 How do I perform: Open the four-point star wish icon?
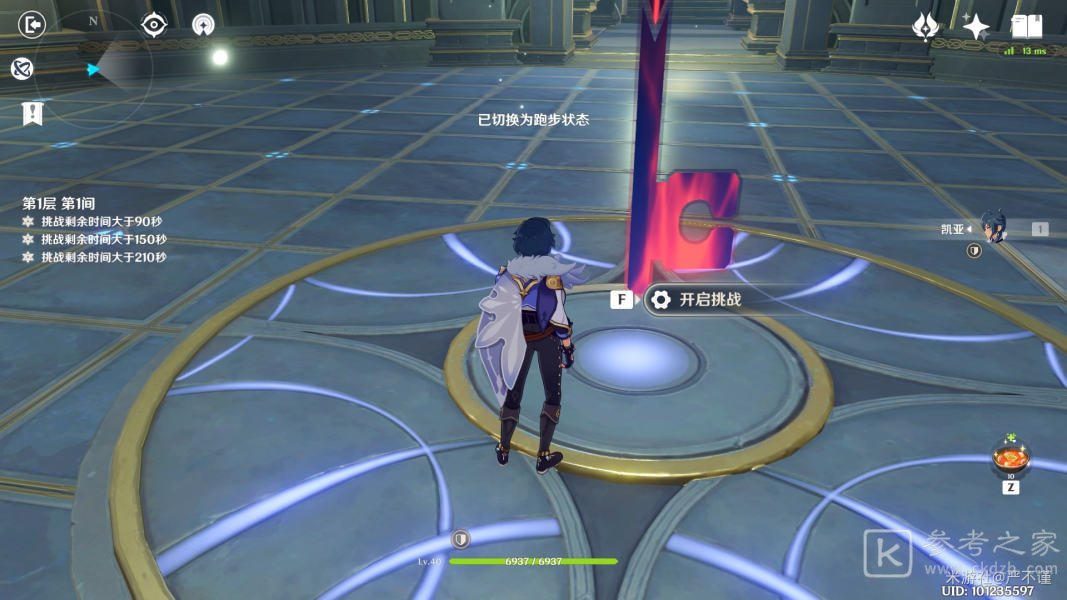[976, 27]
